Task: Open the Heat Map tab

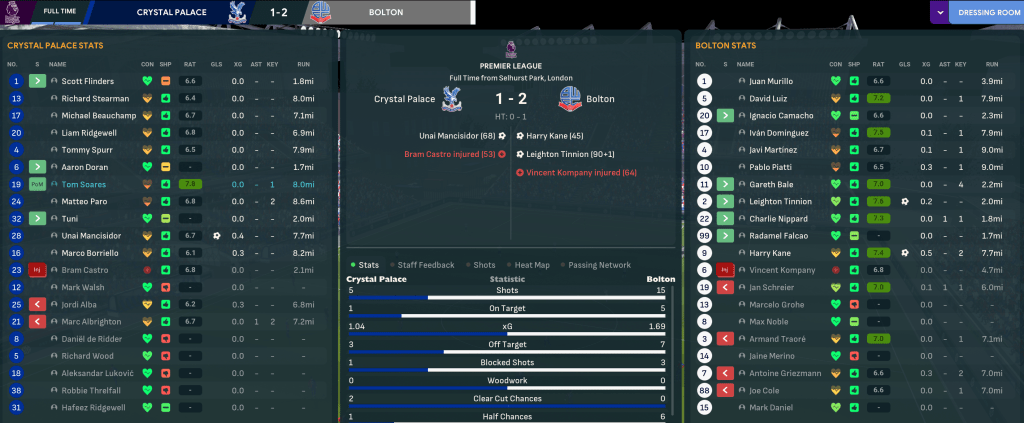Action: [530, 265]
